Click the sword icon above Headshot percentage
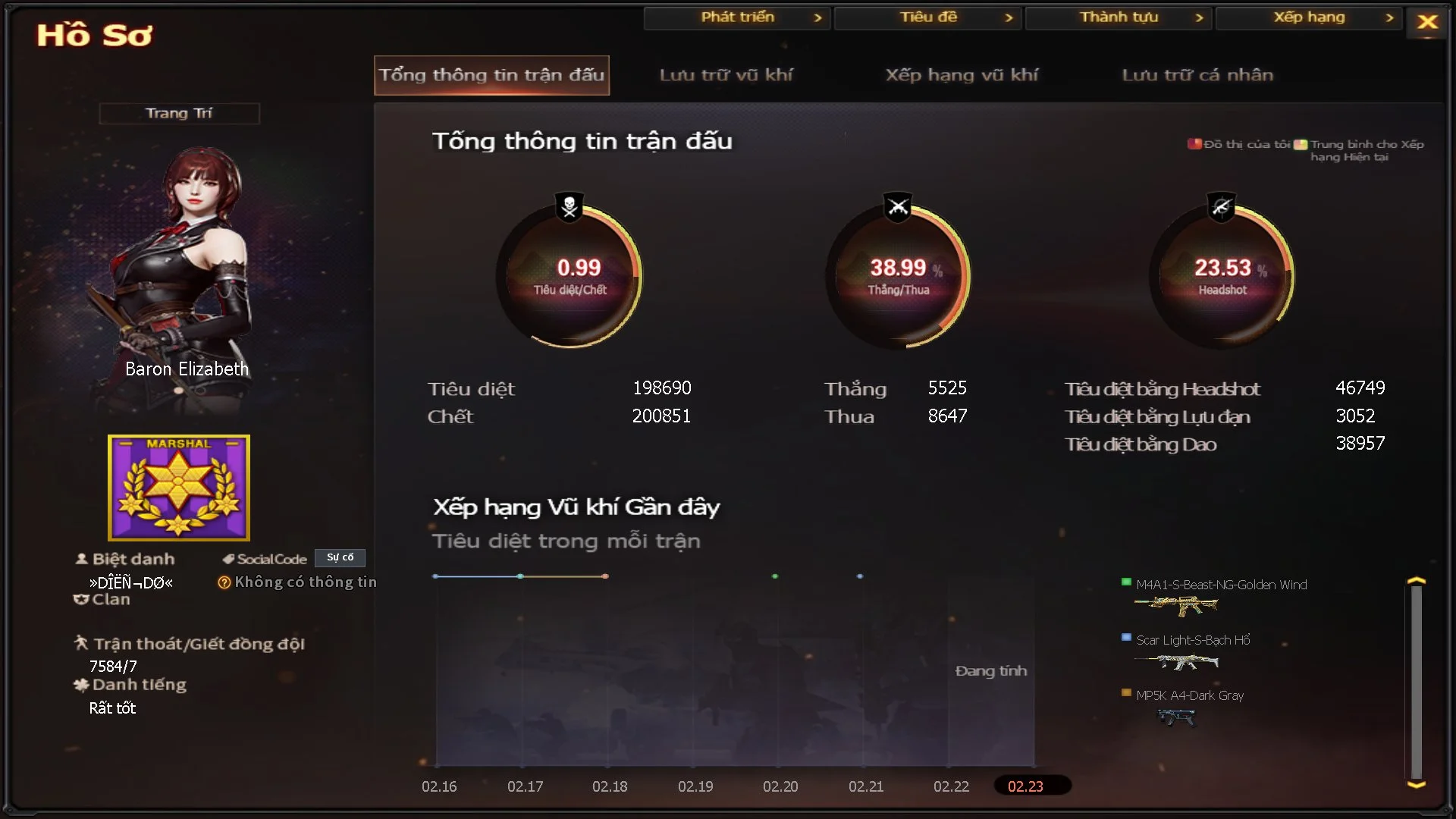The width and height of the screenshot is (1456, 819). (x=1222, y=205)
